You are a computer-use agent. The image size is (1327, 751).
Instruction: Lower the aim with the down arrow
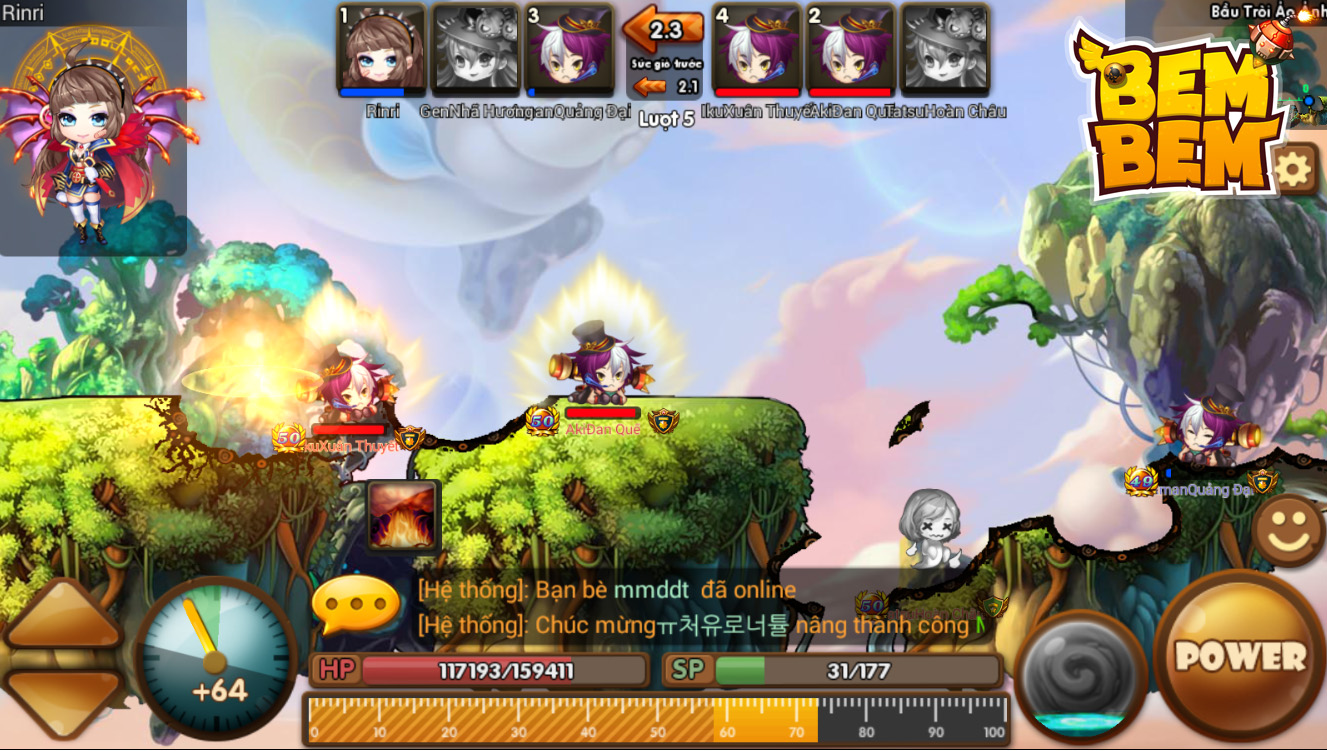62,700
